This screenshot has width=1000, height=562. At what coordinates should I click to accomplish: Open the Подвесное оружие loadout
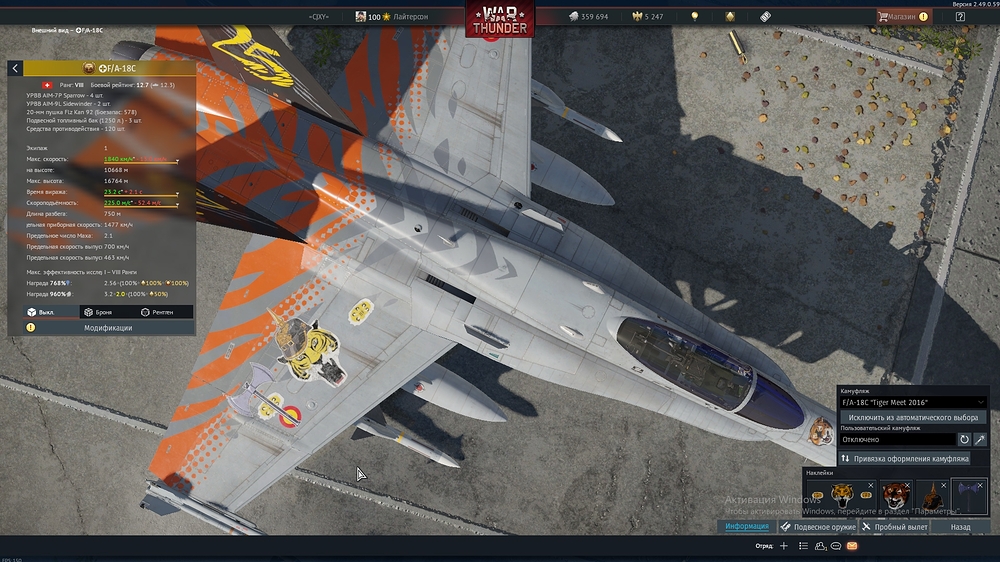click(817, 526)
